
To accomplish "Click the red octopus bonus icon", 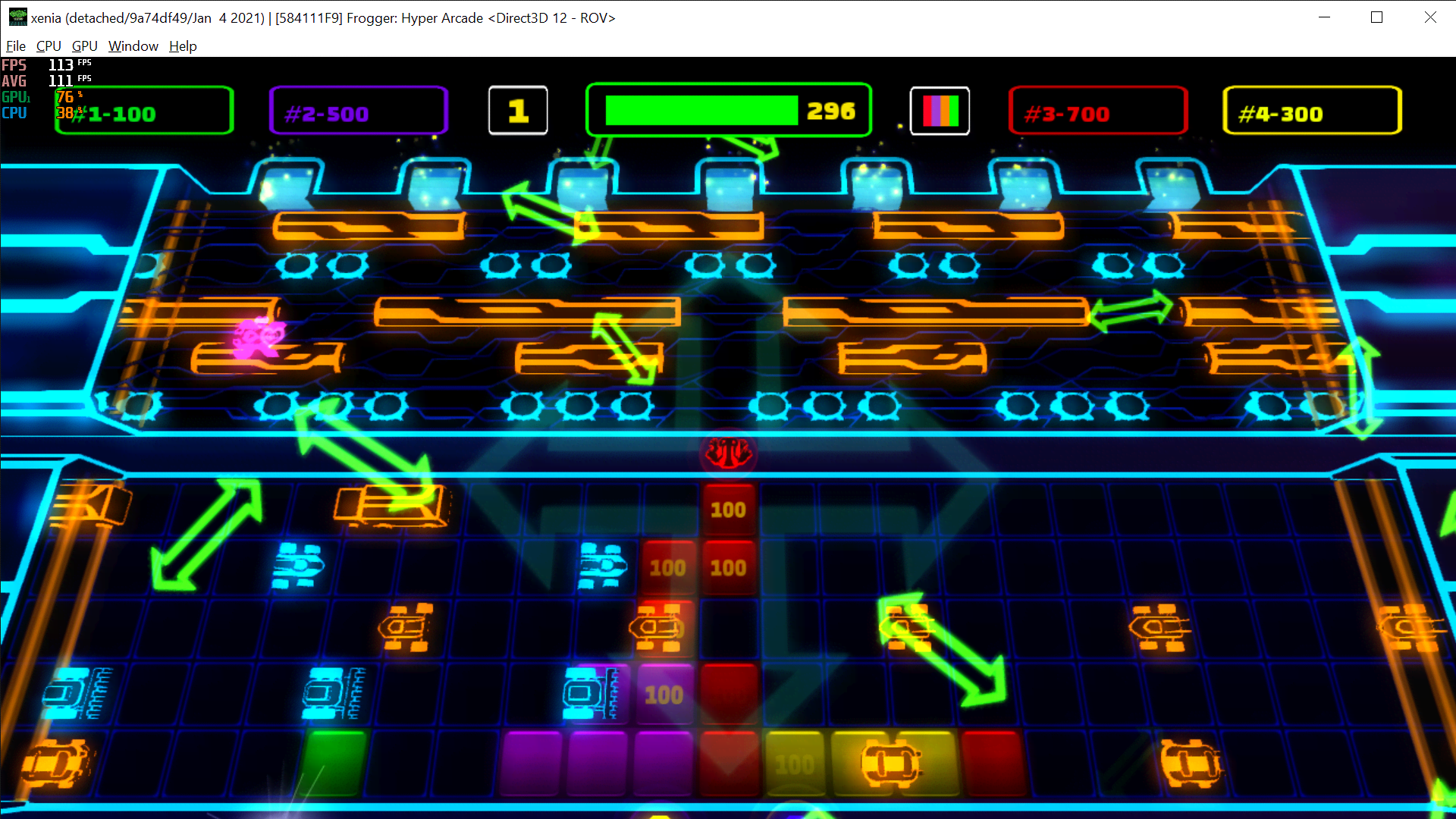I will (727, 453).
